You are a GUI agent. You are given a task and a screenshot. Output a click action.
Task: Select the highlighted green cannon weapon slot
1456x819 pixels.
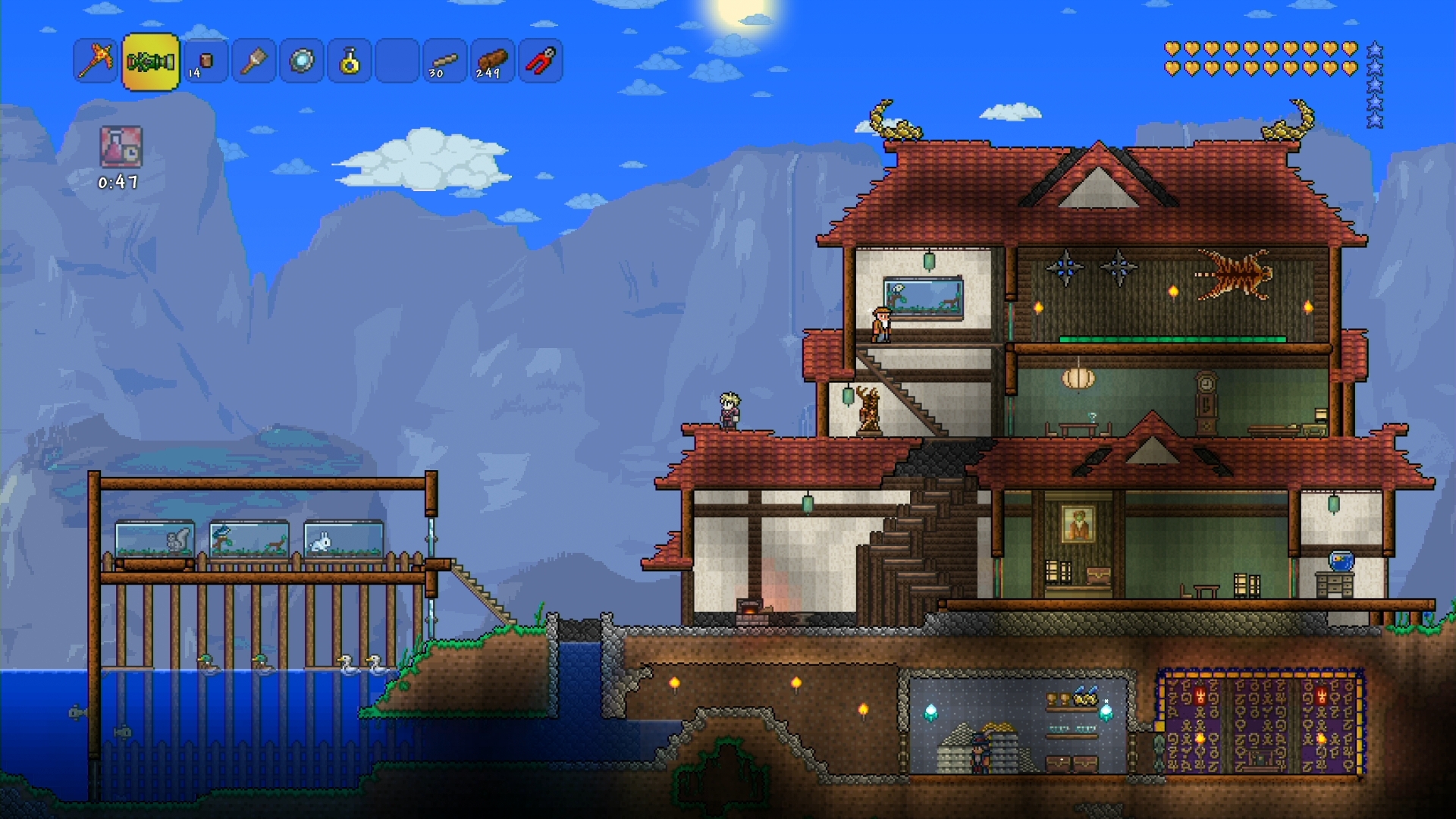(150, 61)
